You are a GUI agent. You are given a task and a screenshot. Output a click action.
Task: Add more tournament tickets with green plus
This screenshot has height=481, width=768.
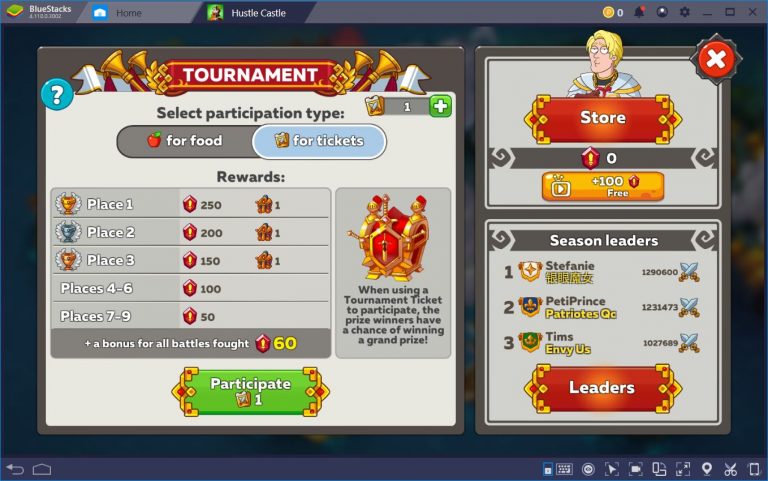coord(440,106)
